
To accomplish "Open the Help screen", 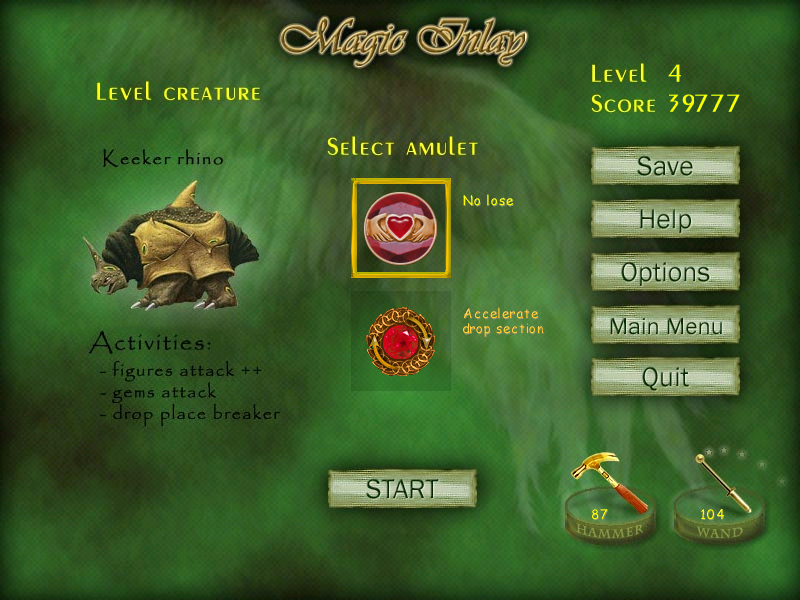I will [665, 219].
